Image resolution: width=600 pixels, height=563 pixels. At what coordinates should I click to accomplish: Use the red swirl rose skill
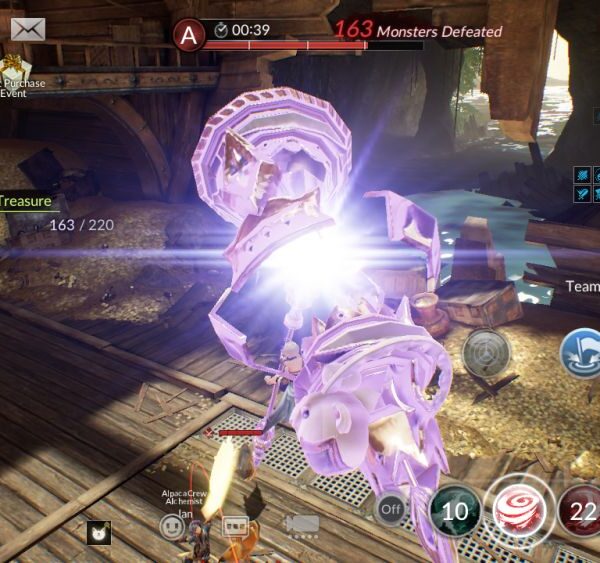click(x=518, y=512)
